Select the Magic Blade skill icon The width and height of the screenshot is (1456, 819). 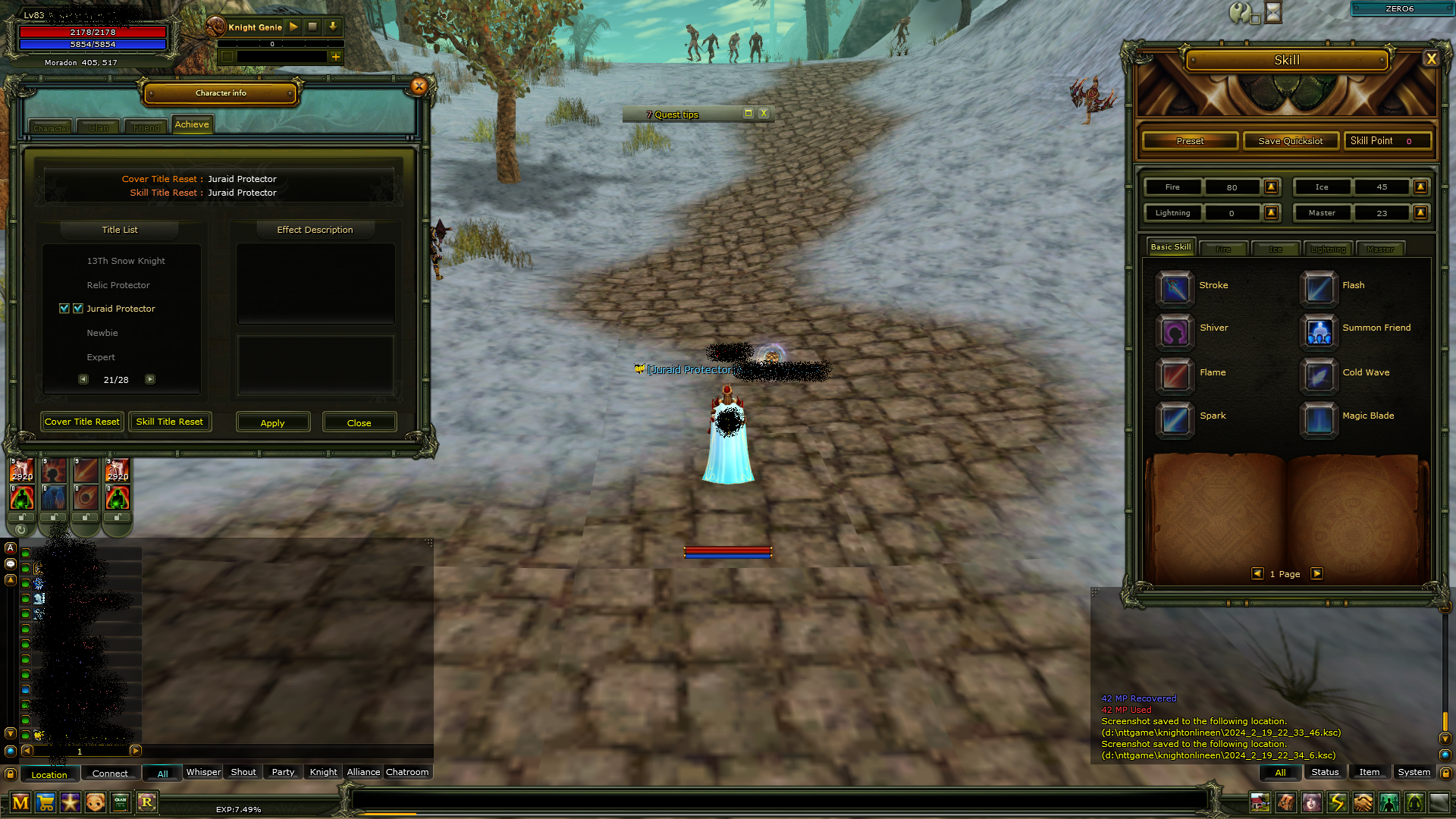tap(1319, 419)
